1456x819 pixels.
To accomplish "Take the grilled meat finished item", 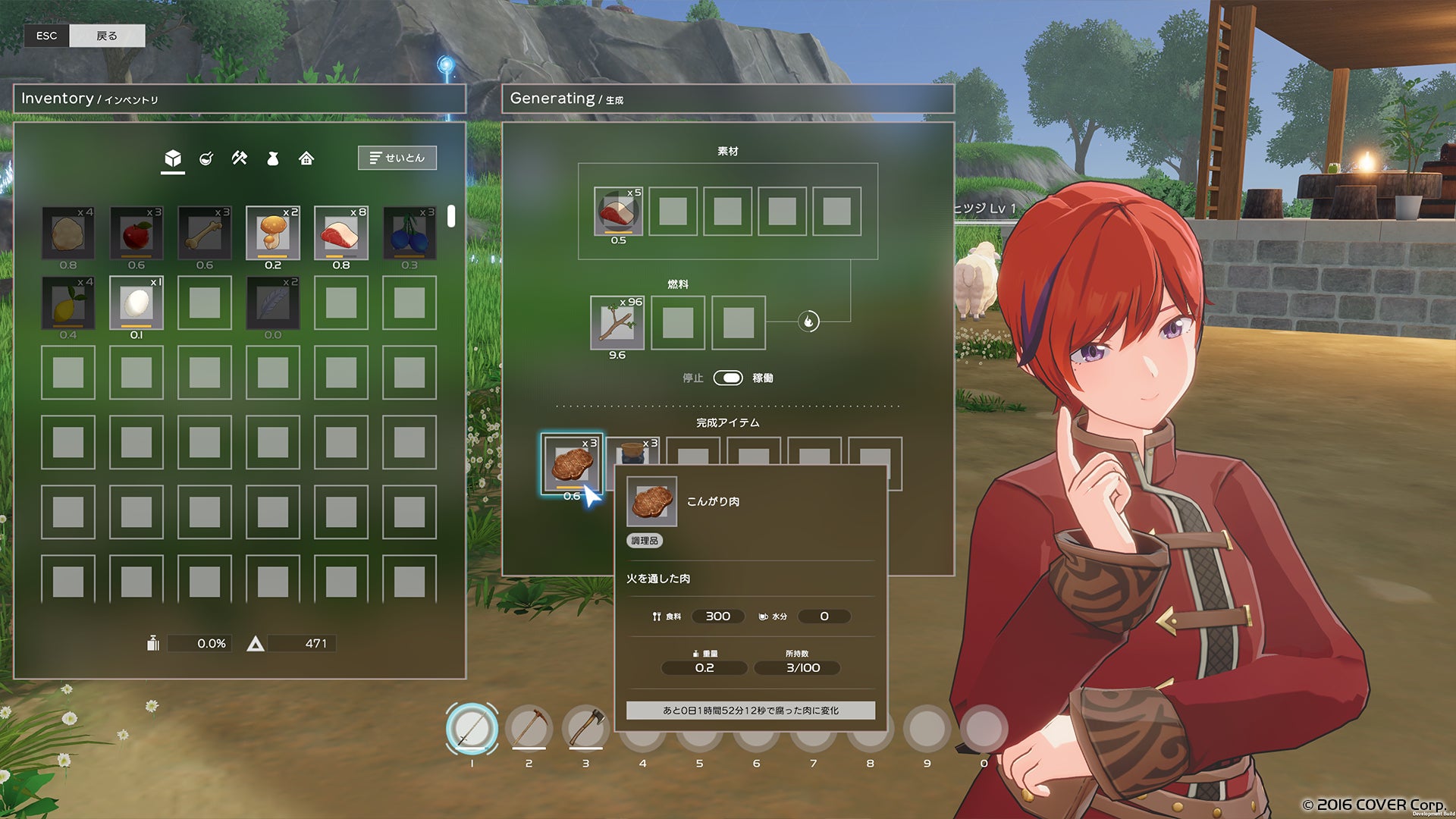I will (572, 463).
